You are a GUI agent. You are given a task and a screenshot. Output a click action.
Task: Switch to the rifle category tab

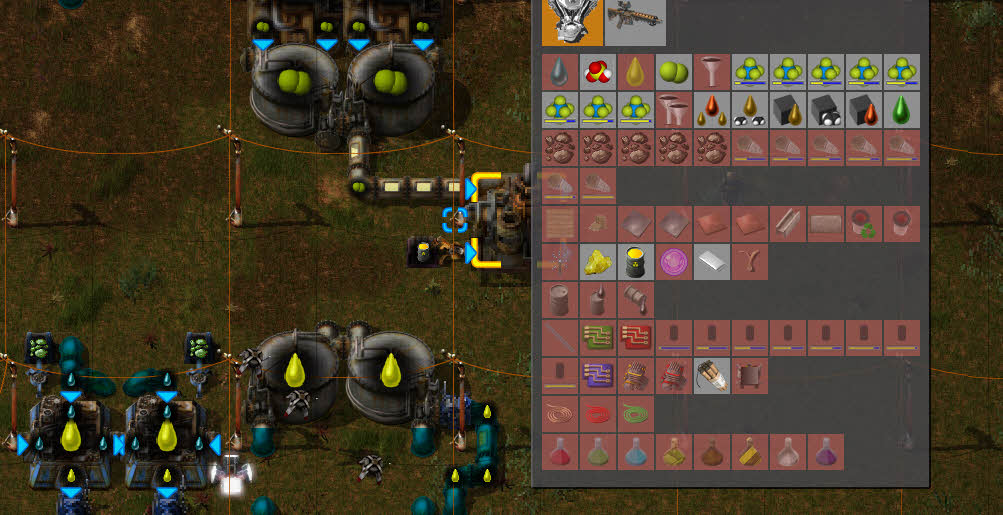(635, 22)
